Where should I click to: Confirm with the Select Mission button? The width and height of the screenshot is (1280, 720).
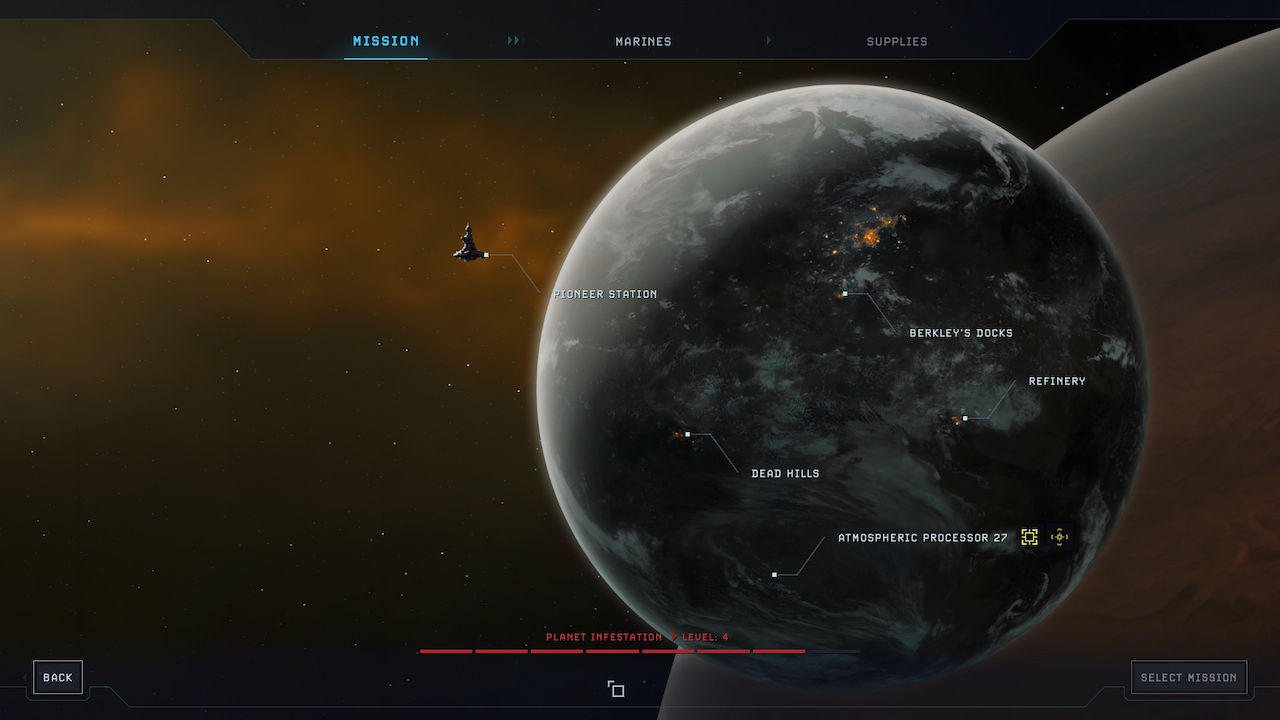(1189, 677)
